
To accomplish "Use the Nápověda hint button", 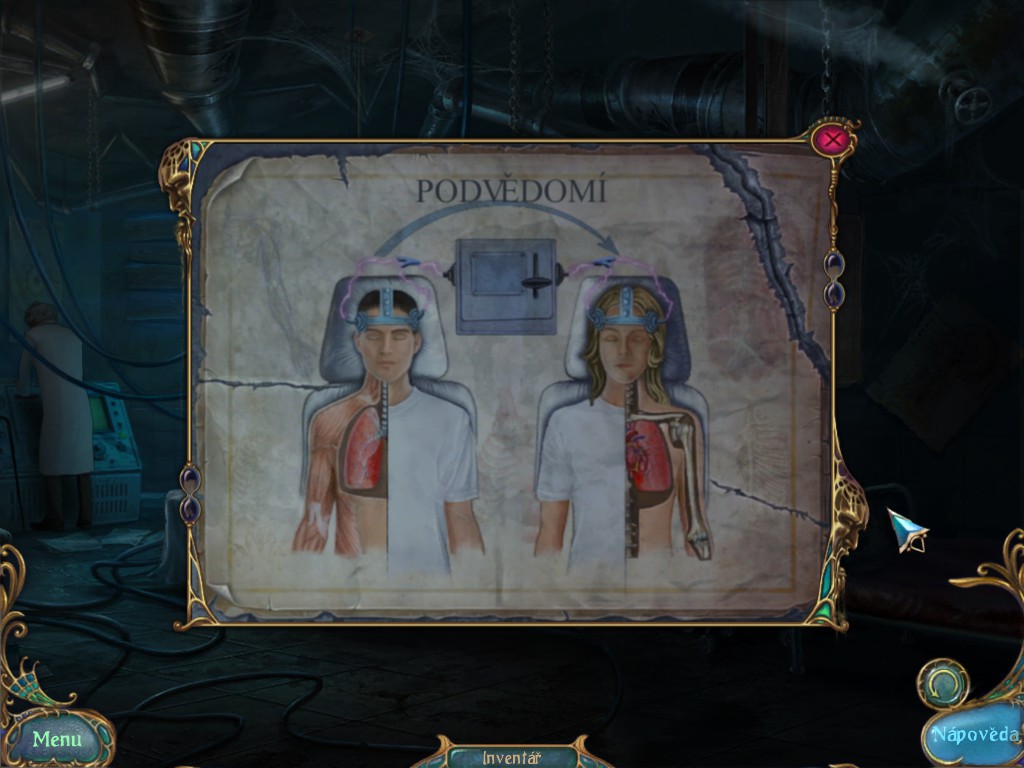I will pos(973,735).
